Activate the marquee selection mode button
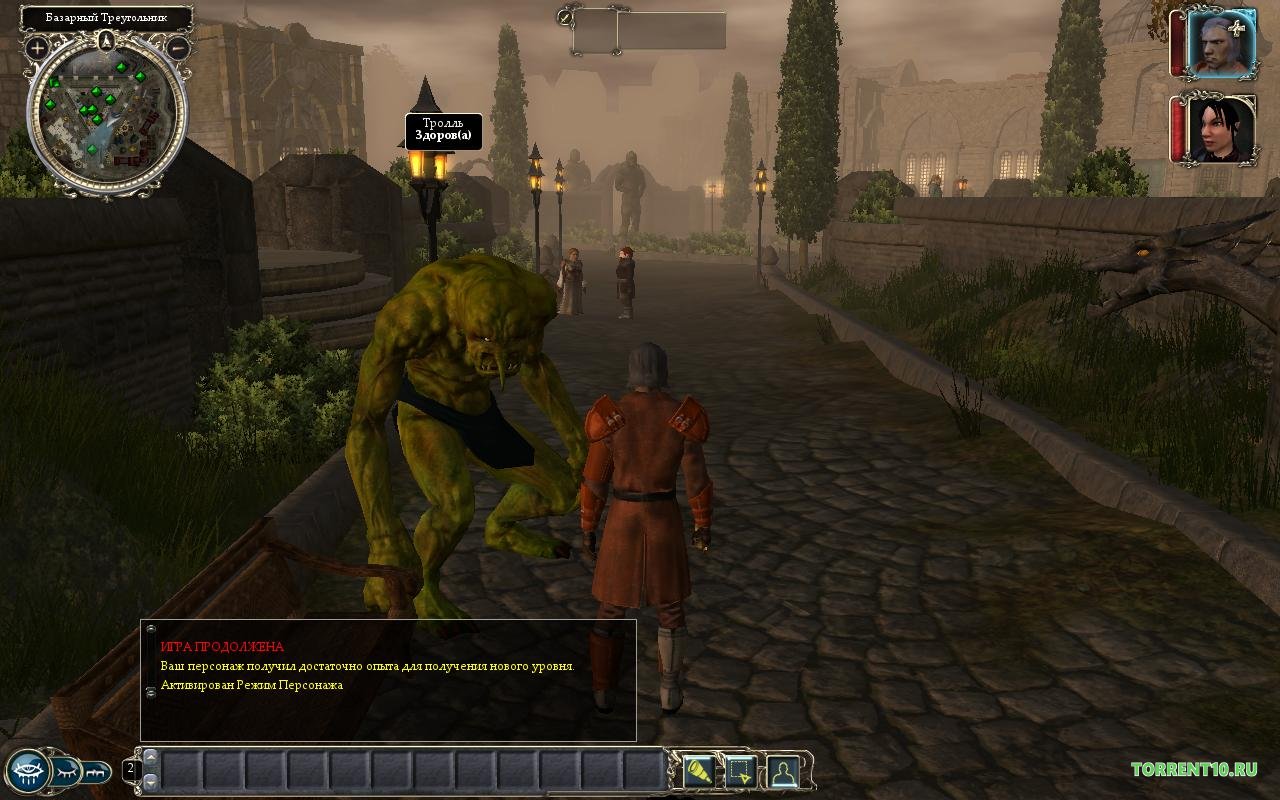This screenshot has width=1280, height=800. coord(740,771)
